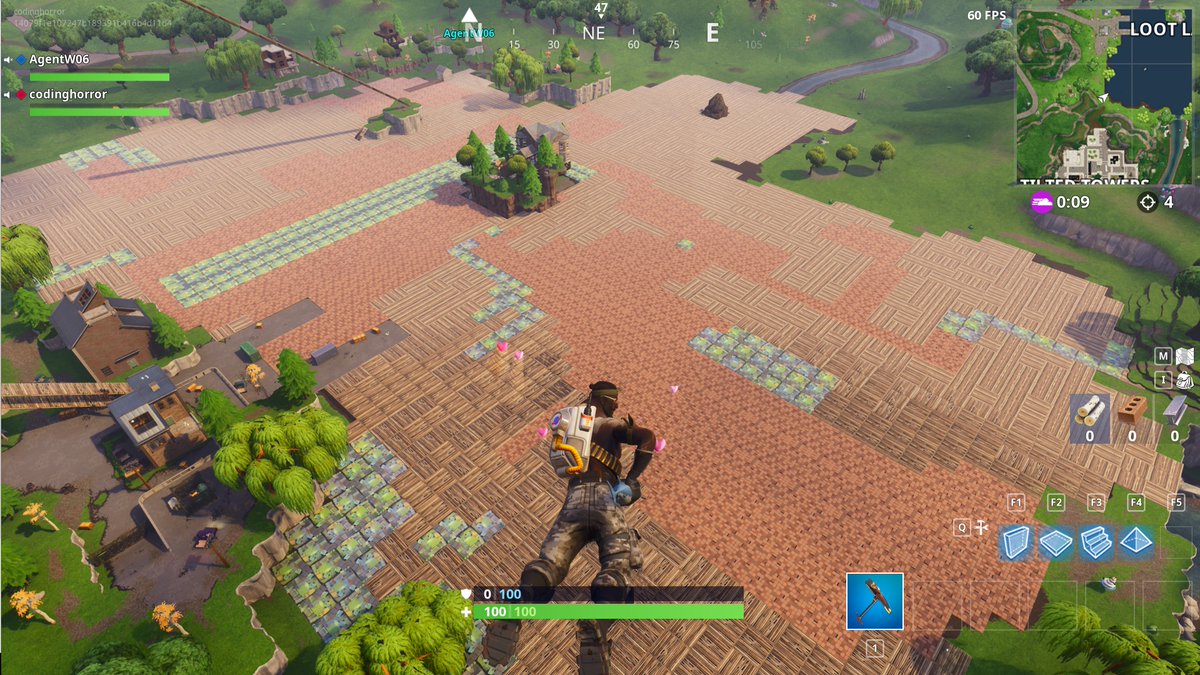This screenshot has width=1200, height=675.
Task: Click the crossed tools build mode icon
Action: tap(982, 527)
